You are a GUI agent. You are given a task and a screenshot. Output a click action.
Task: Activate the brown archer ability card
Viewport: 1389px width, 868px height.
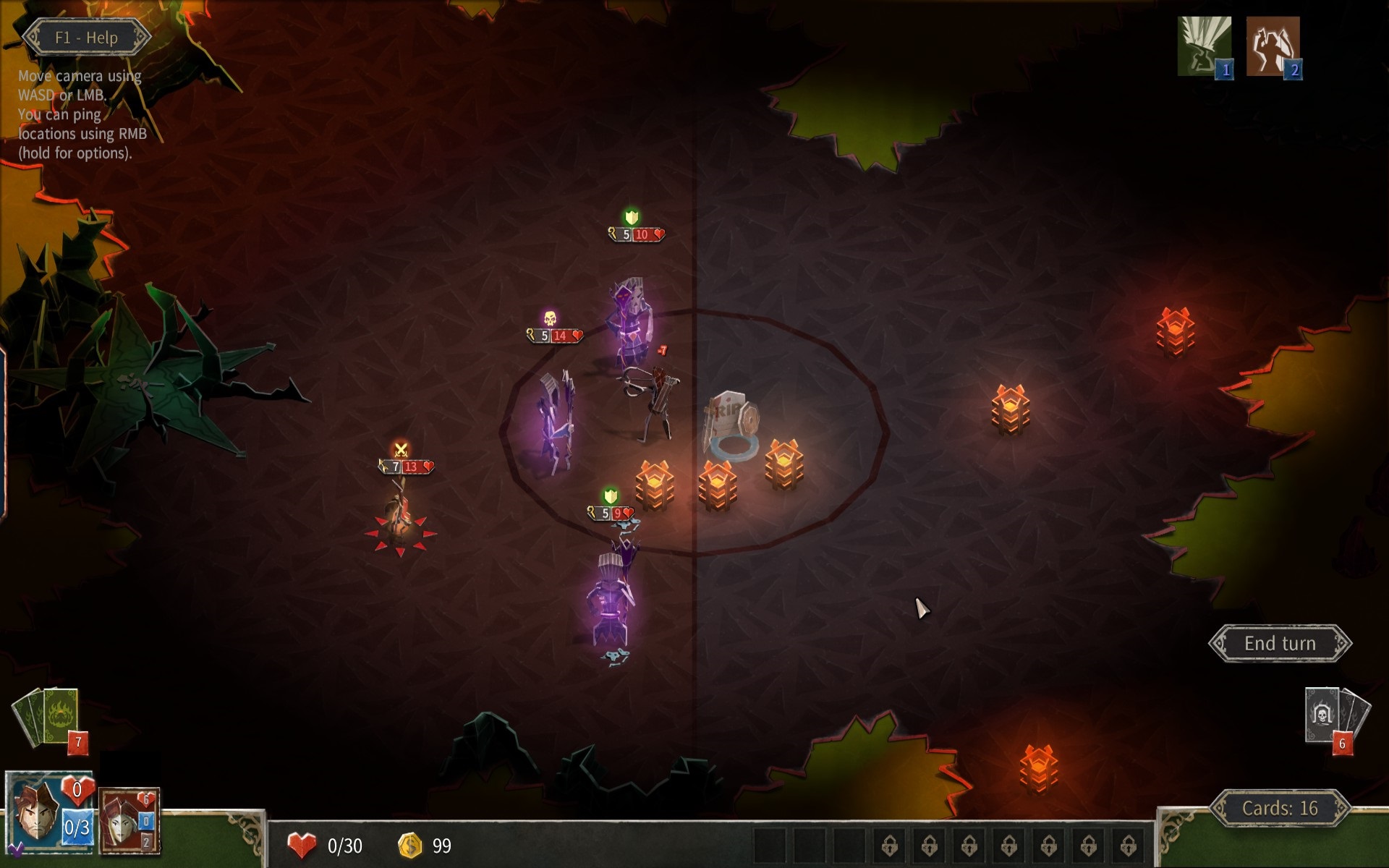point(1273,46)
